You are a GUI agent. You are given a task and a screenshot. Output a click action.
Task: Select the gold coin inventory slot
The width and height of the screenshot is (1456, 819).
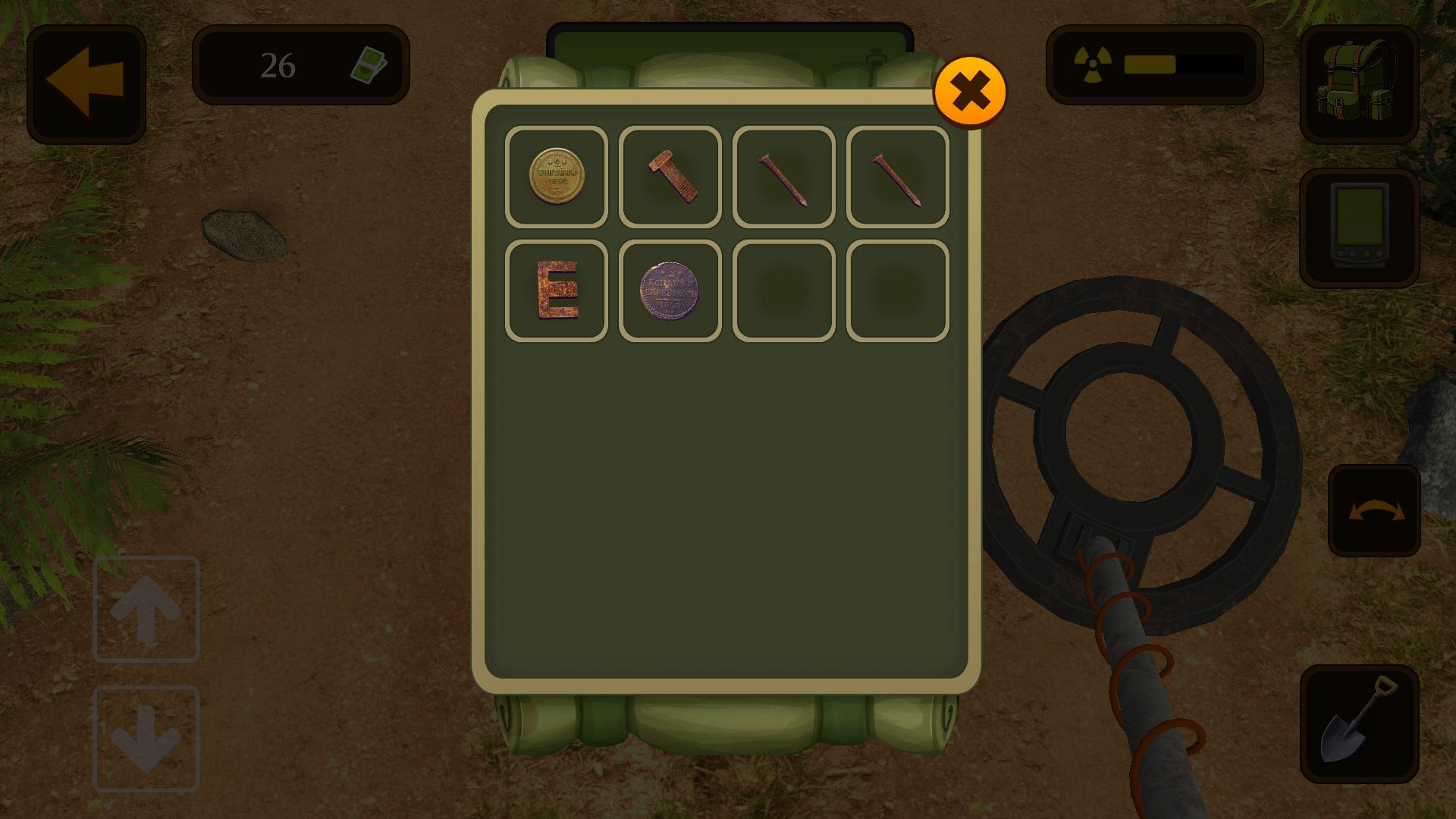pos(557,177)
